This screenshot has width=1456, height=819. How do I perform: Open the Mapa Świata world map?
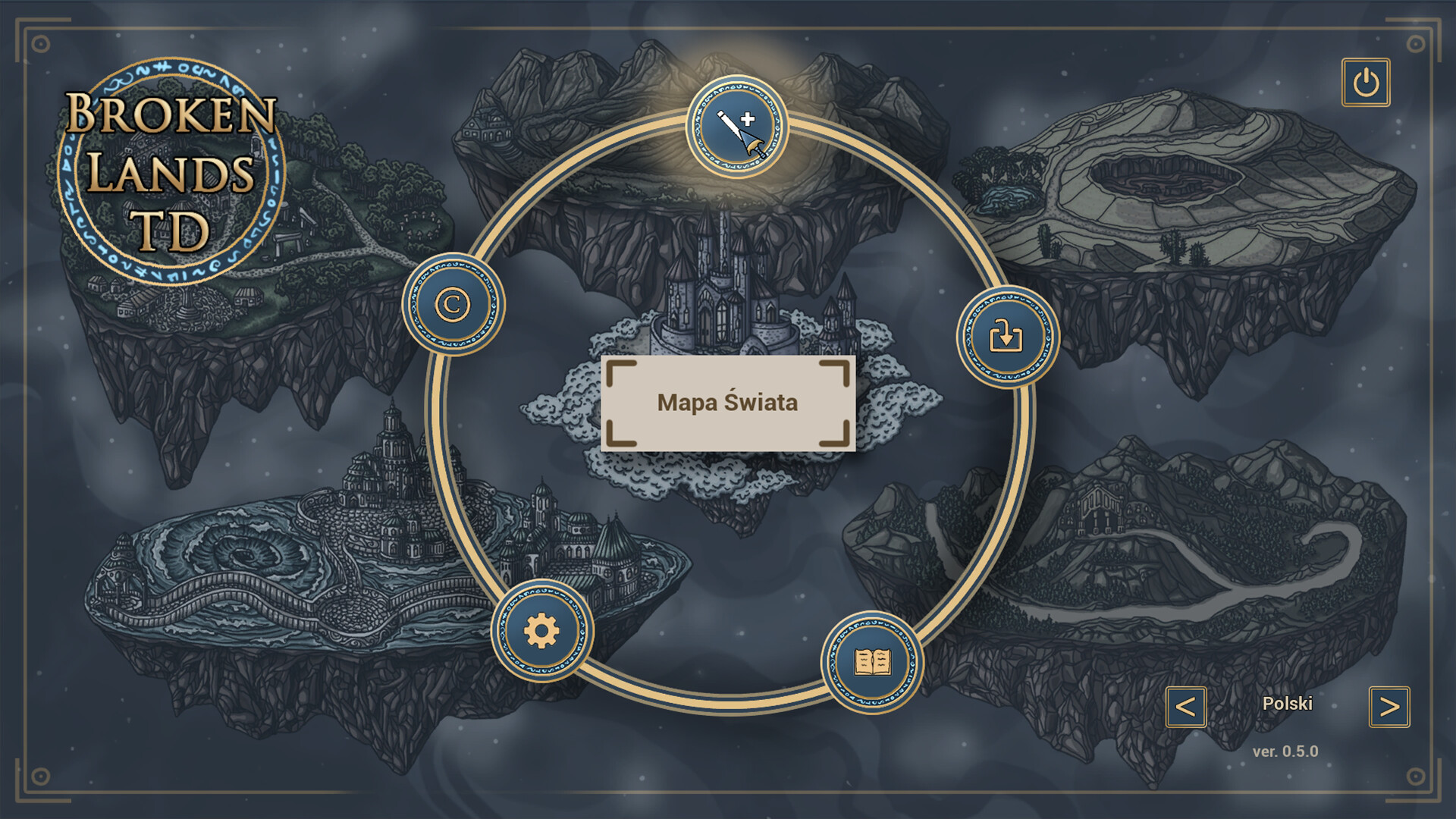point(726,403)
